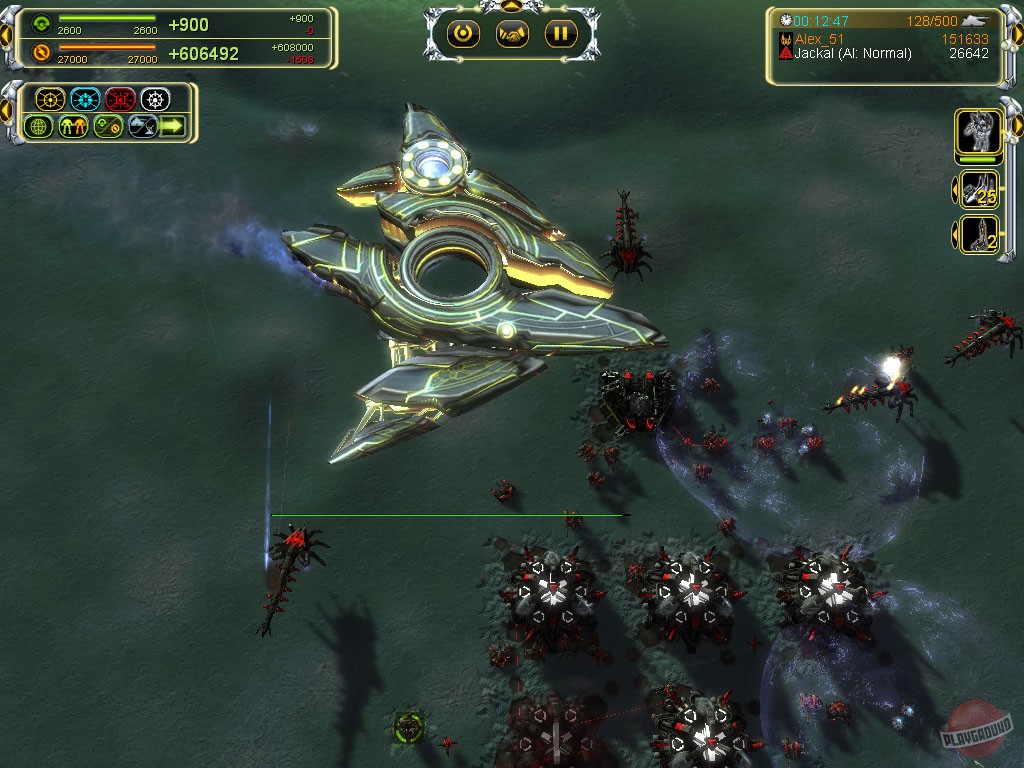Toggle the white crosshair overlay button
The image size is (1024, 768).
click(155, 99)
